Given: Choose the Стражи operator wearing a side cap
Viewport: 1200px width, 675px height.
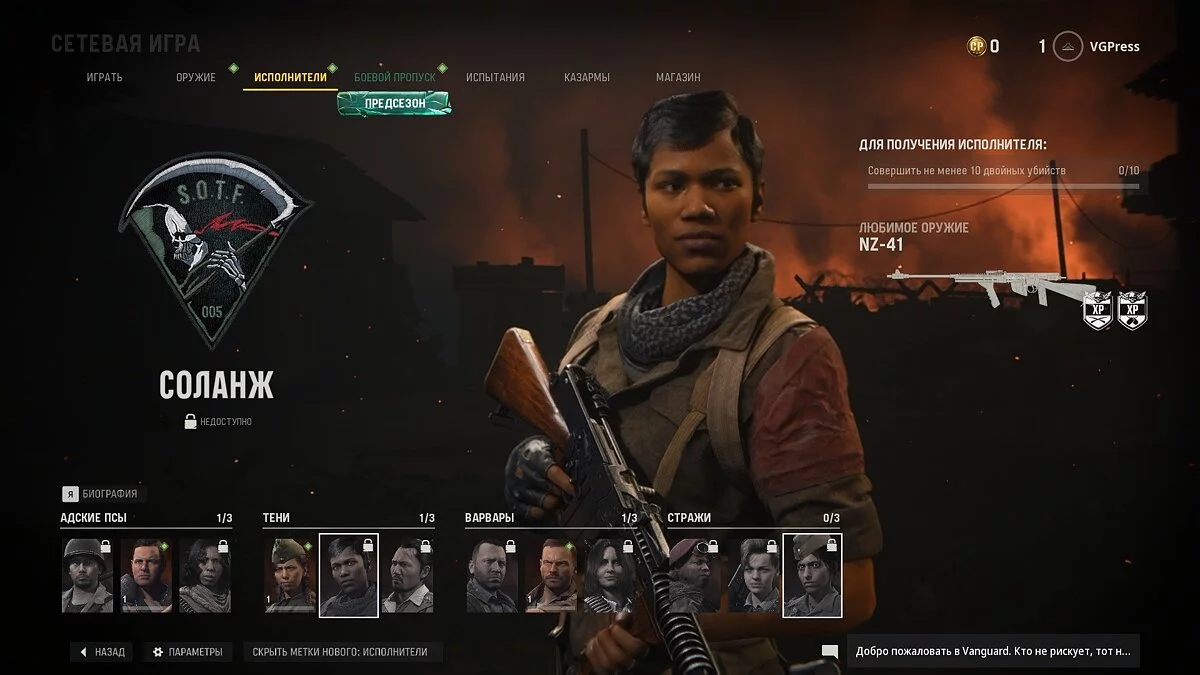Looking at the screenshot, I should click(812, 575).
